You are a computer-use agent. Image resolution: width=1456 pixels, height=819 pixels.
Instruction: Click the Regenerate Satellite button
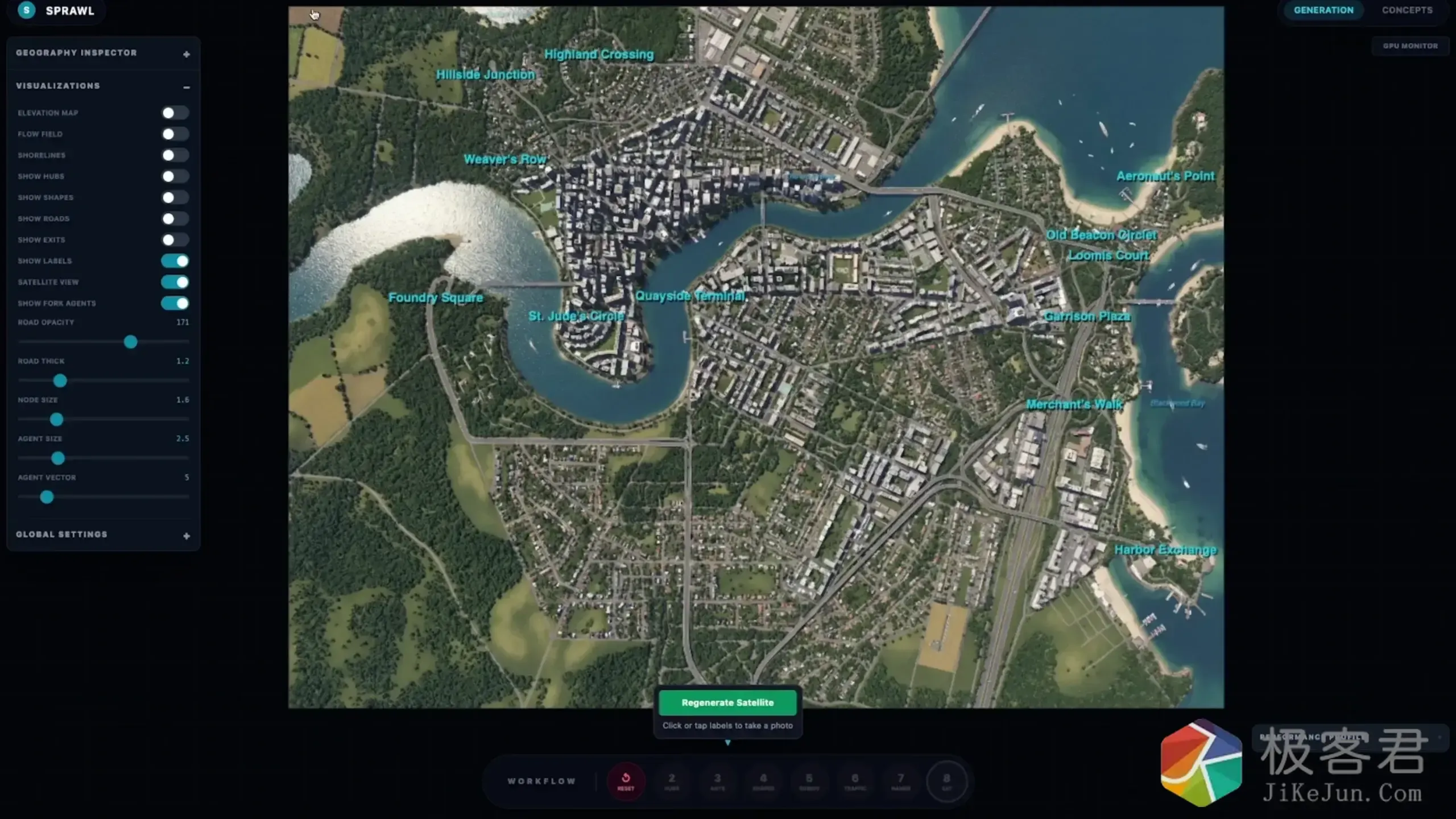tap(727, 702)
